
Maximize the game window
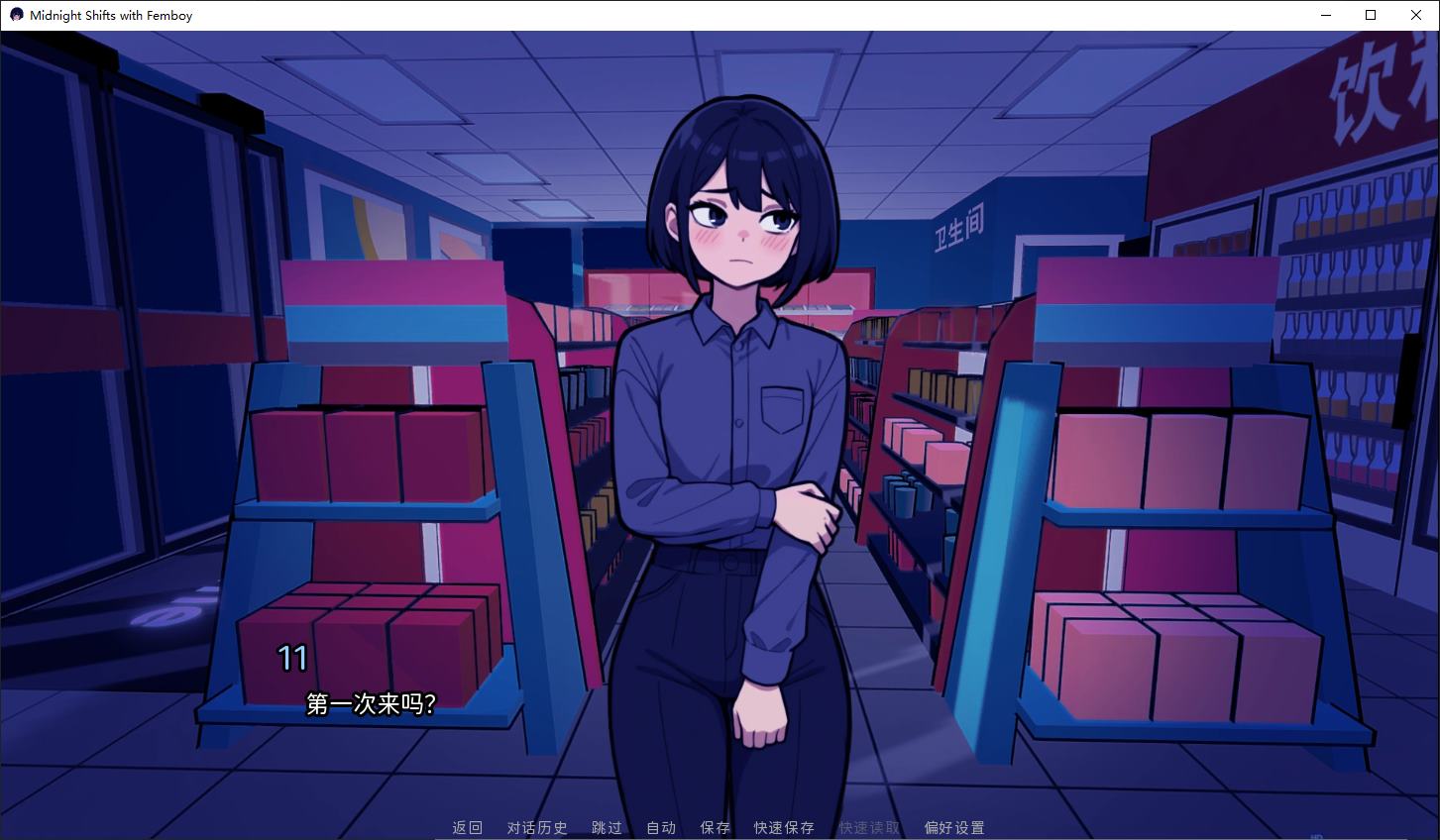click(1371, 14)
